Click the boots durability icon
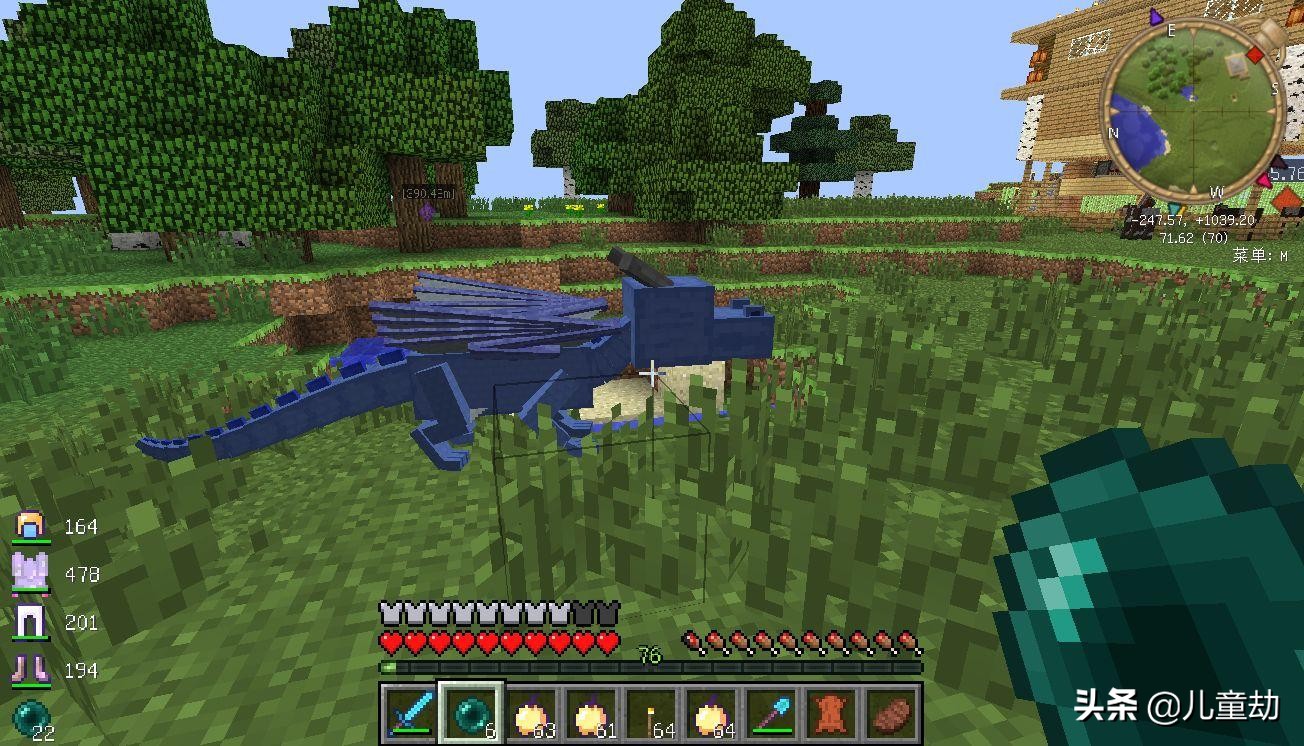 tap(30, 669)
